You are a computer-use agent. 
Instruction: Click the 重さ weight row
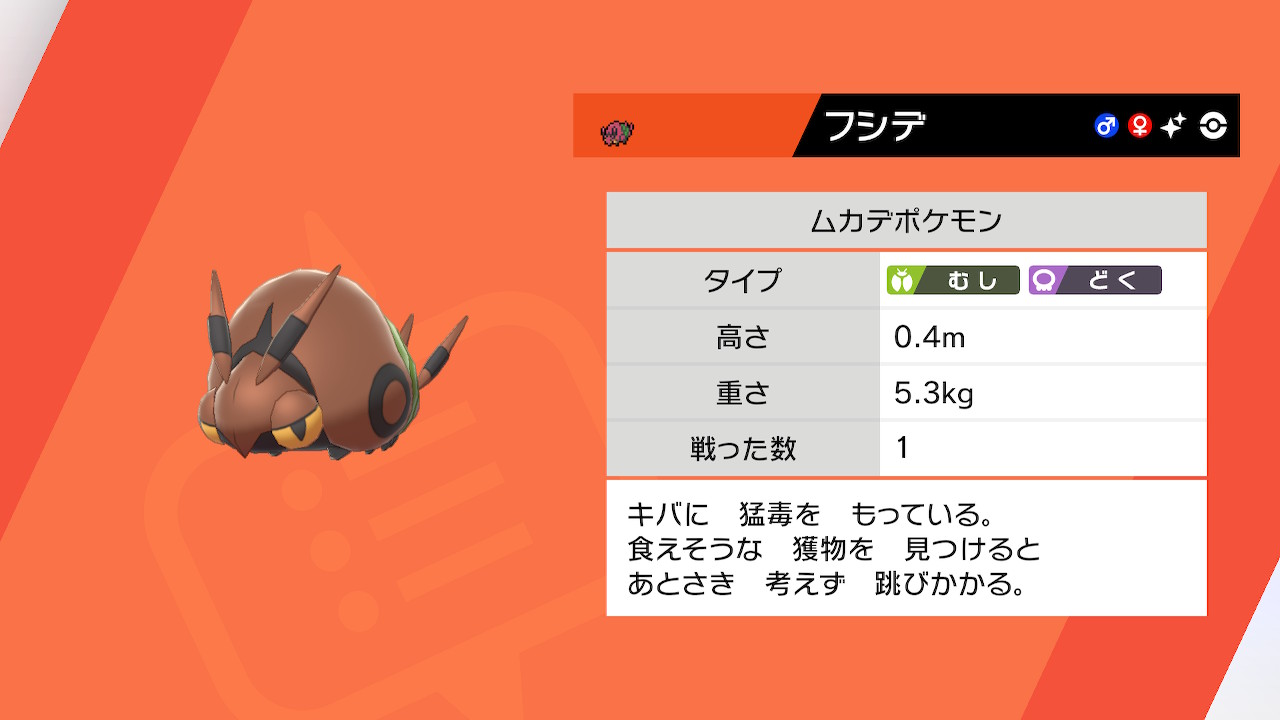[x=900, y=393]
